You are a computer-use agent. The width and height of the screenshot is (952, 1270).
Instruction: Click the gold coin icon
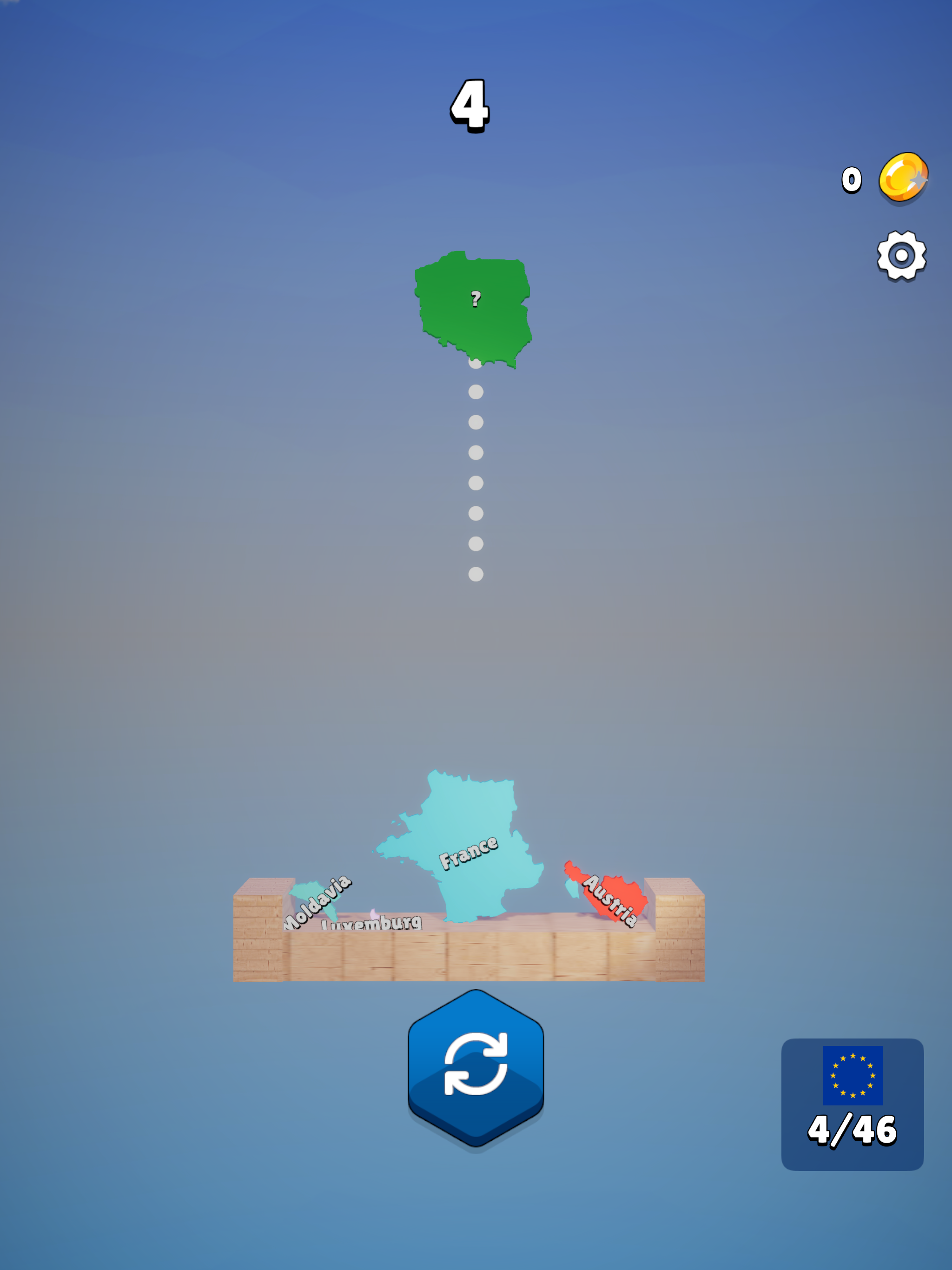pyautogui.click(x=902, y=180)
